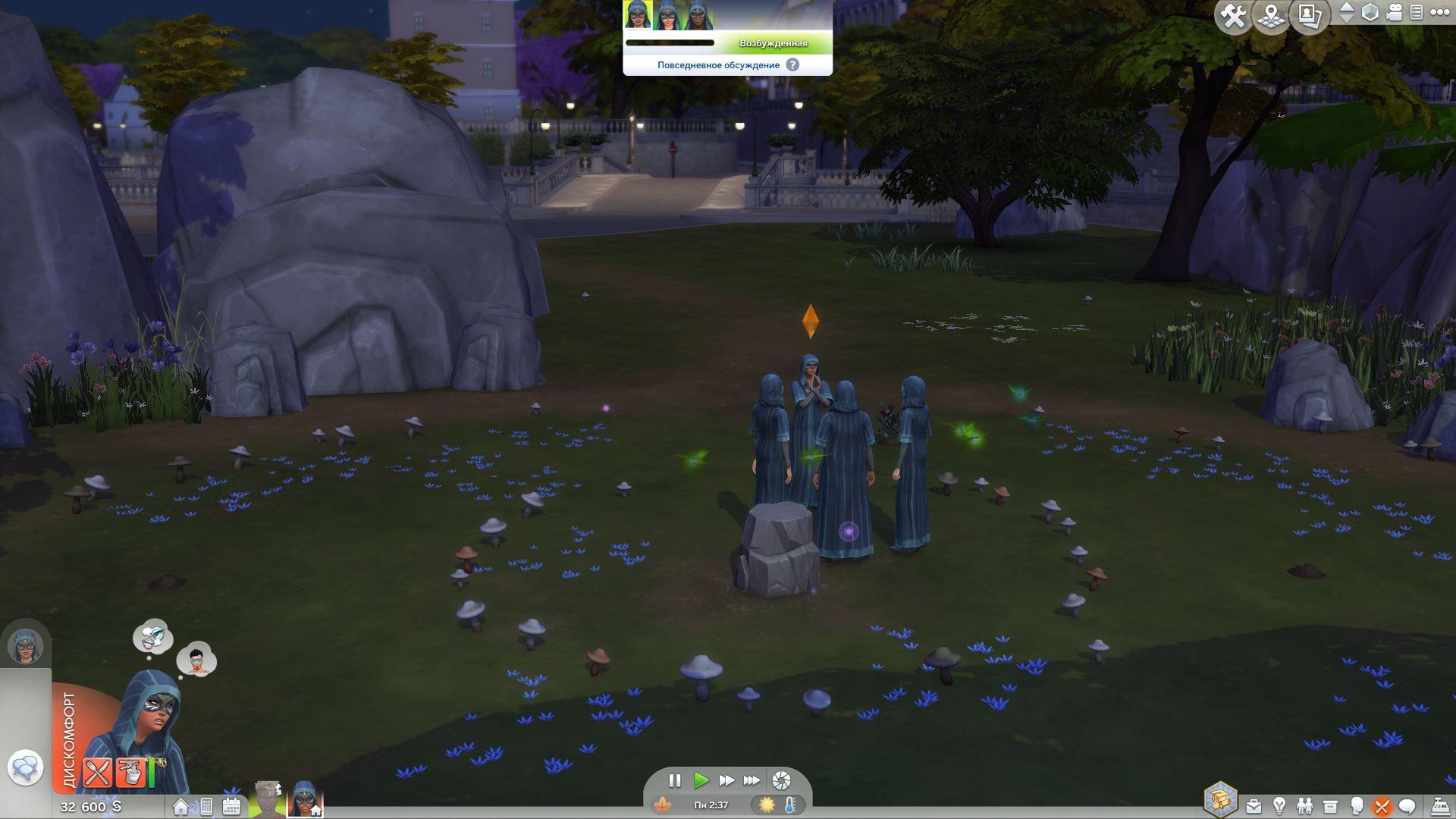Pause the game
The image size is (1456, 819).
674,780
